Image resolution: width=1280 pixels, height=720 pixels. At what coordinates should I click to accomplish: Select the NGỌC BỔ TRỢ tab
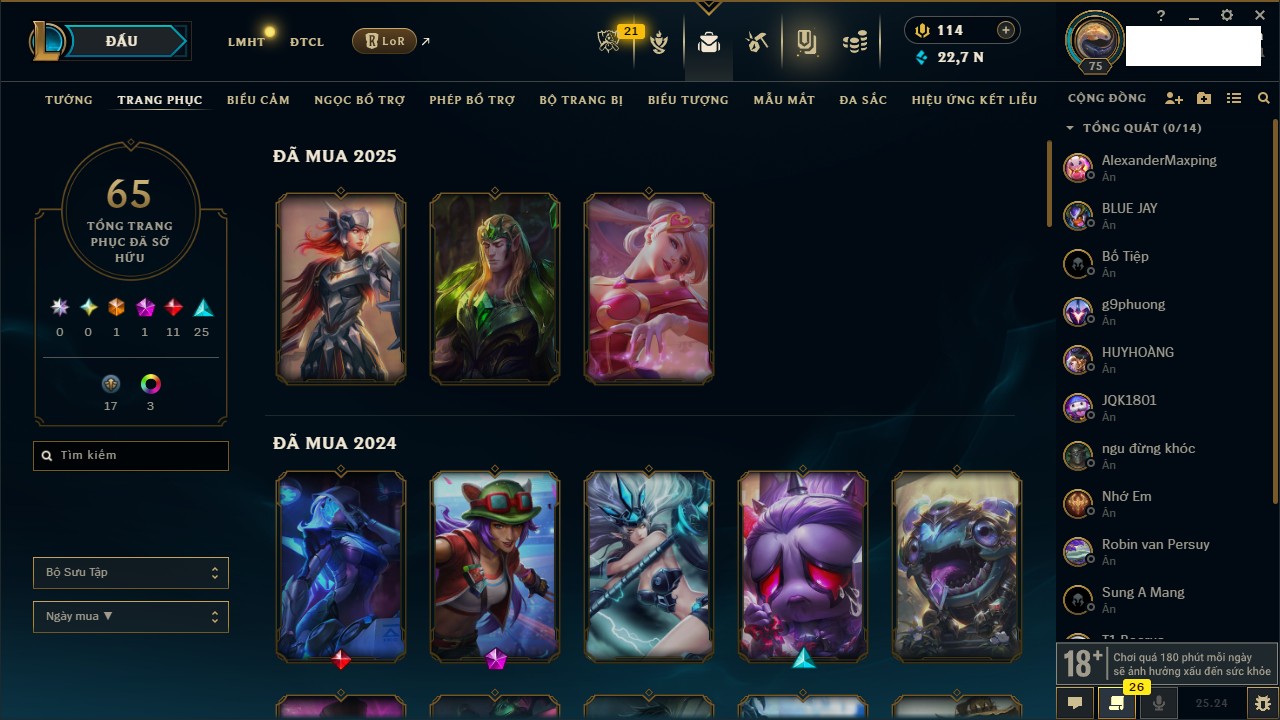pos(359,100)
